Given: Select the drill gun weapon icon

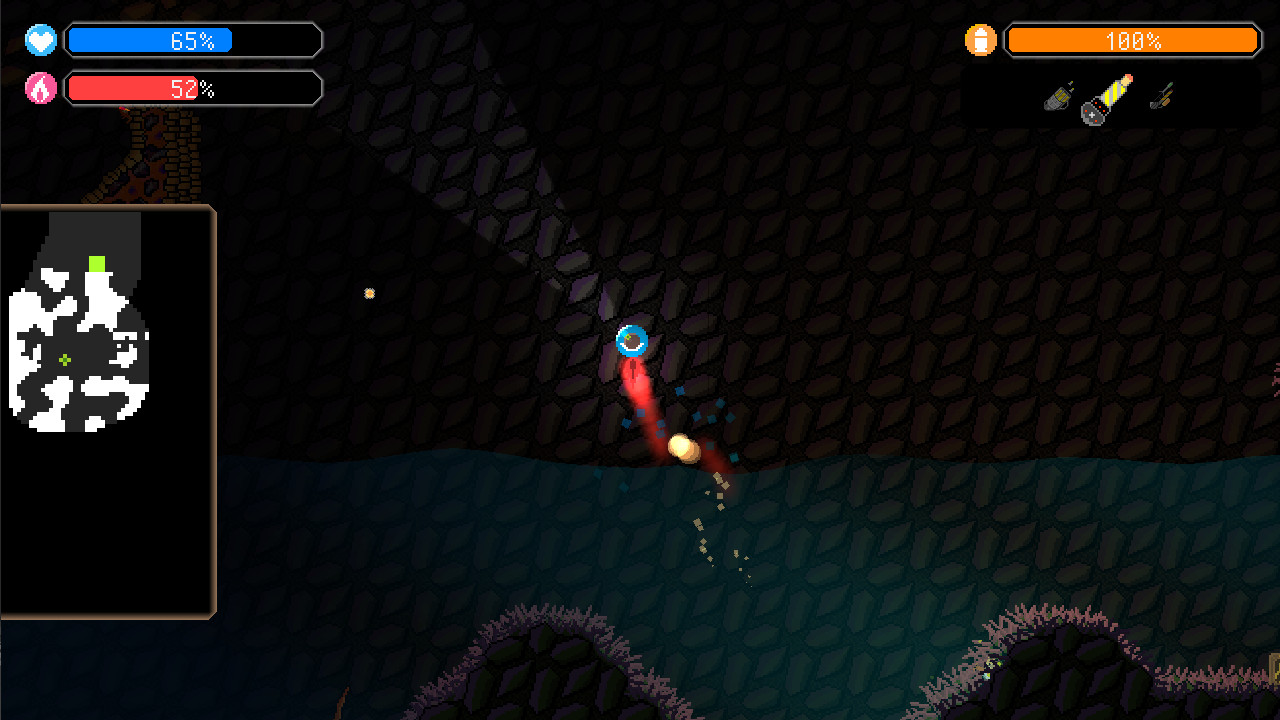Looking at the screenshot, I should [x=1055, y=100].
